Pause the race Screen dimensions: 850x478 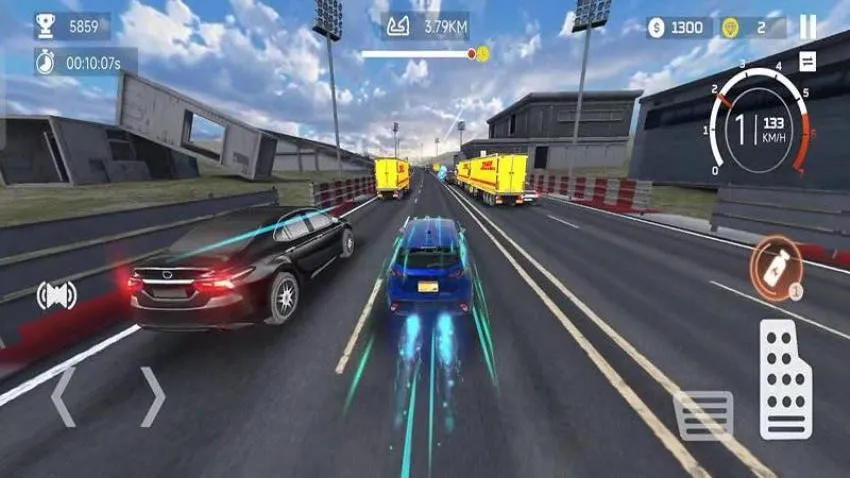pos(808,27)
